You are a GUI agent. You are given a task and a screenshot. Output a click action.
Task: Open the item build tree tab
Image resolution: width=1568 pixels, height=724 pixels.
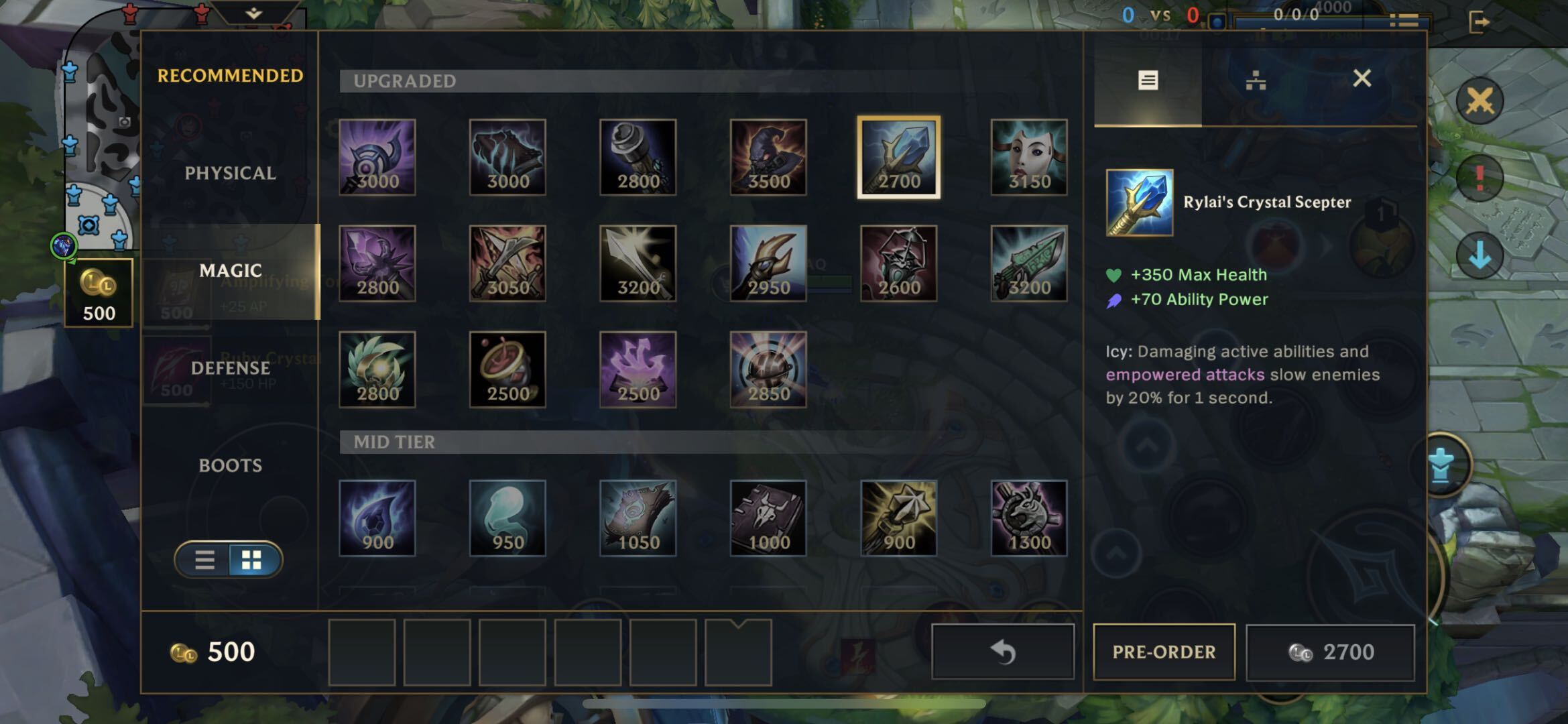(x=1256, y=81)
